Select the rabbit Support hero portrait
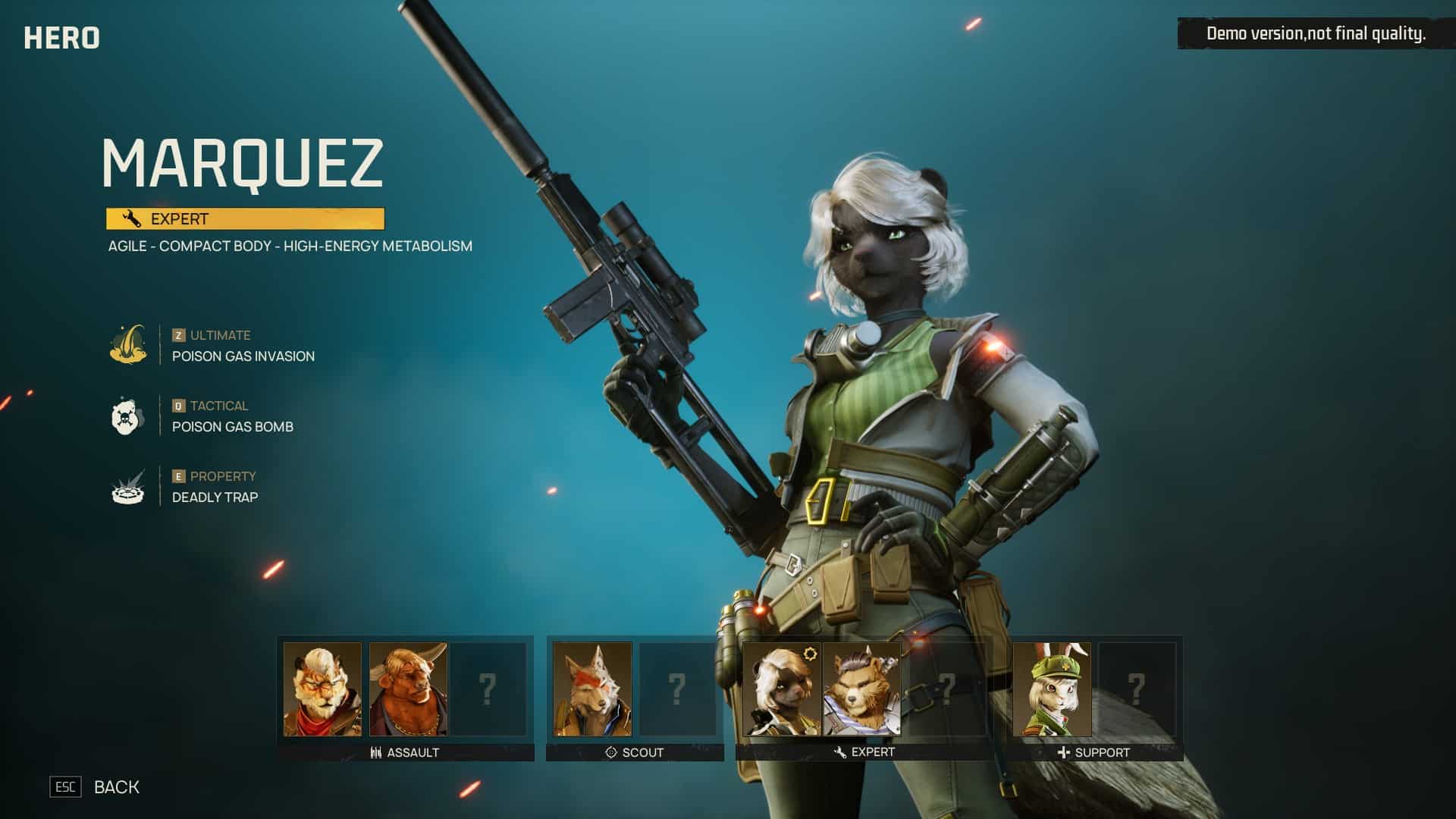The image size is (1456, 819). pos(1052,689)
